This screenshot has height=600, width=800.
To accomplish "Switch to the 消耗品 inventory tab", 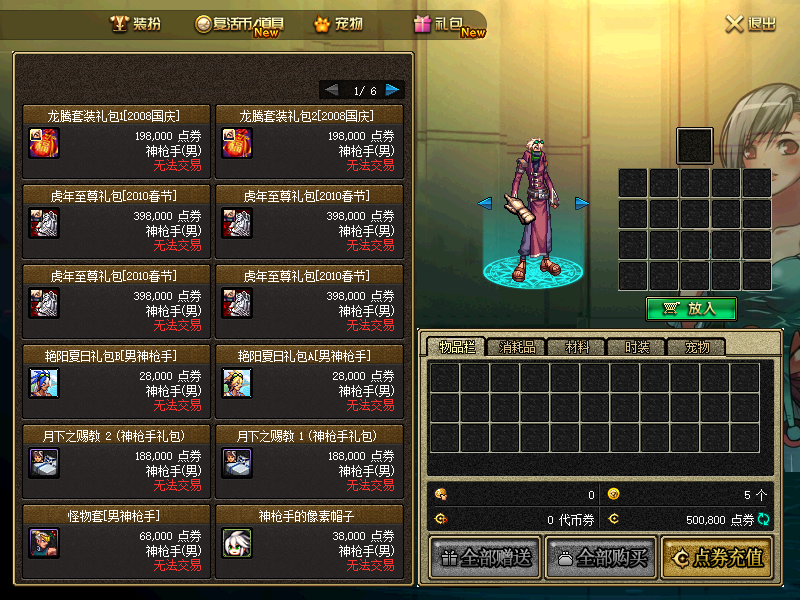I will 517,348.
